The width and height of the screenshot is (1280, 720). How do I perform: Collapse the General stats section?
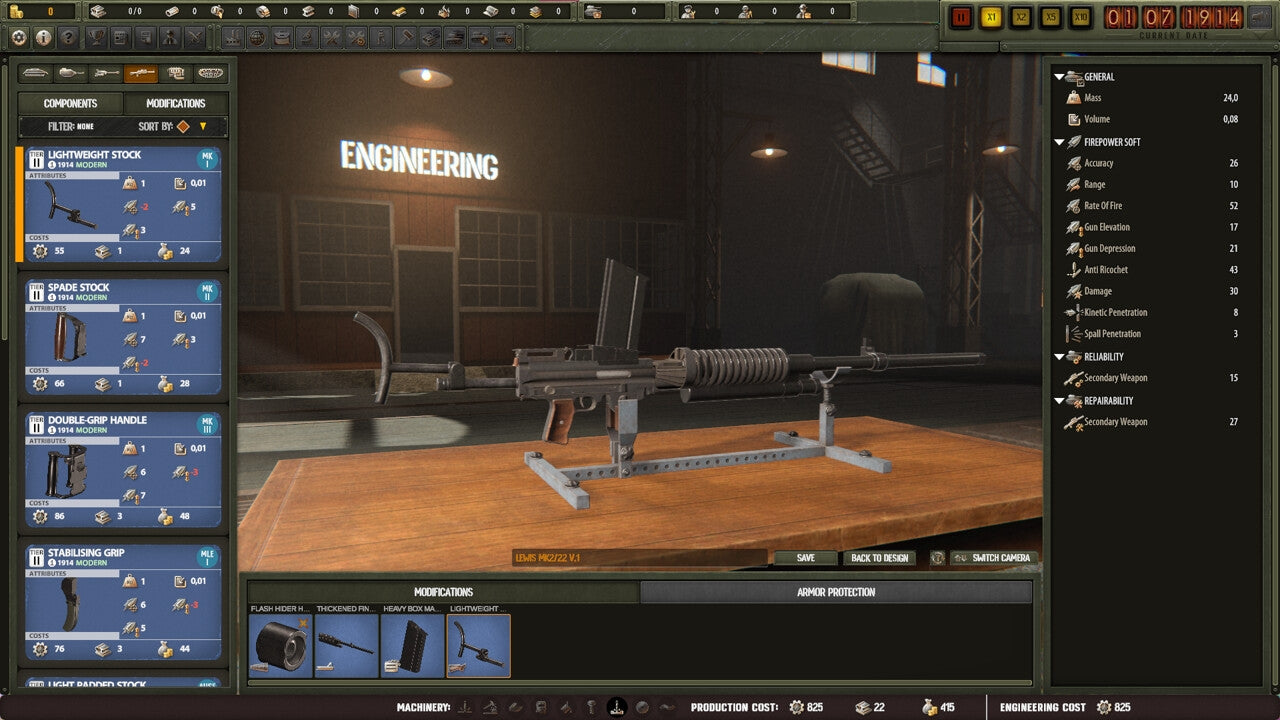pos(1059,77)
